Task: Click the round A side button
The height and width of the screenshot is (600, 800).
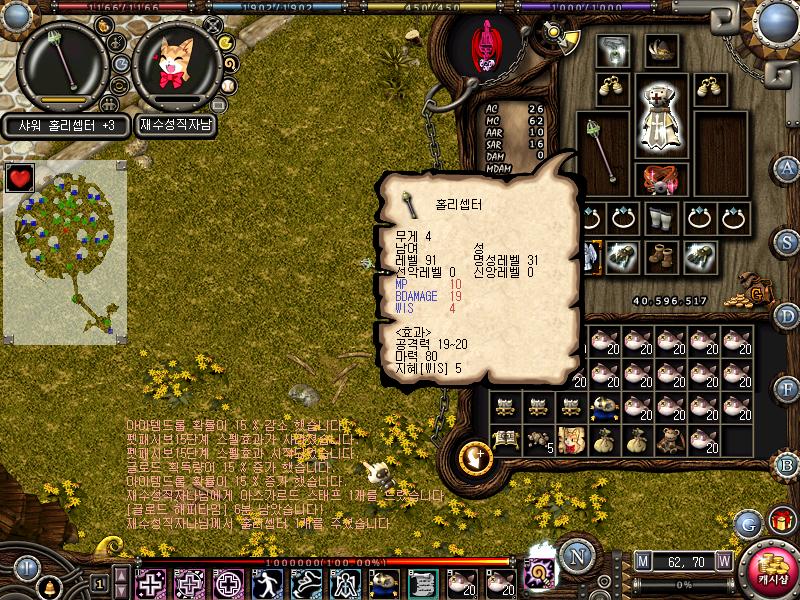Action: (x=787, y=167)
